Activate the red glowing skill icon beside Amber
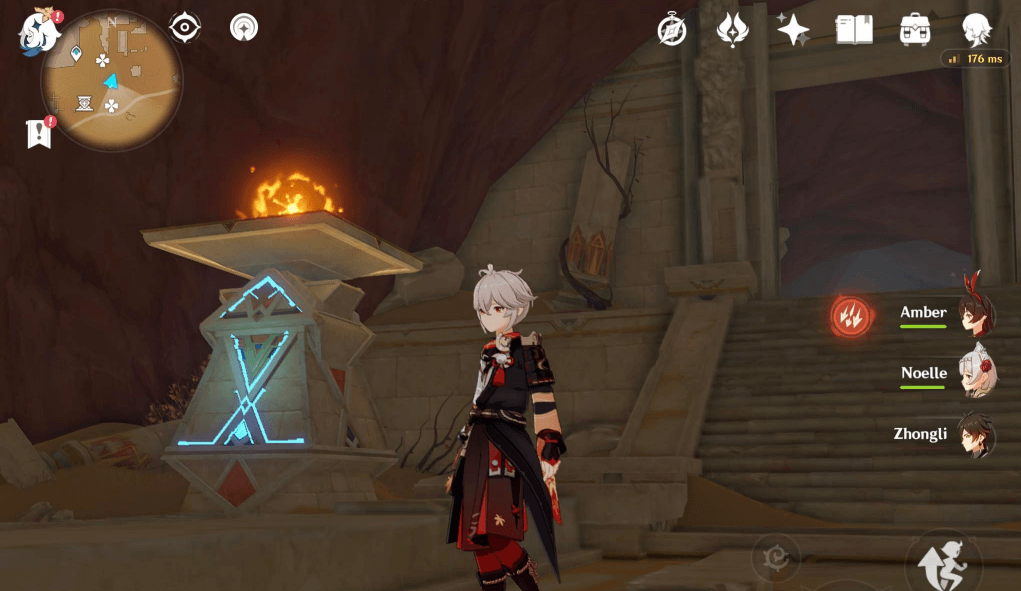 coord(850,316)
